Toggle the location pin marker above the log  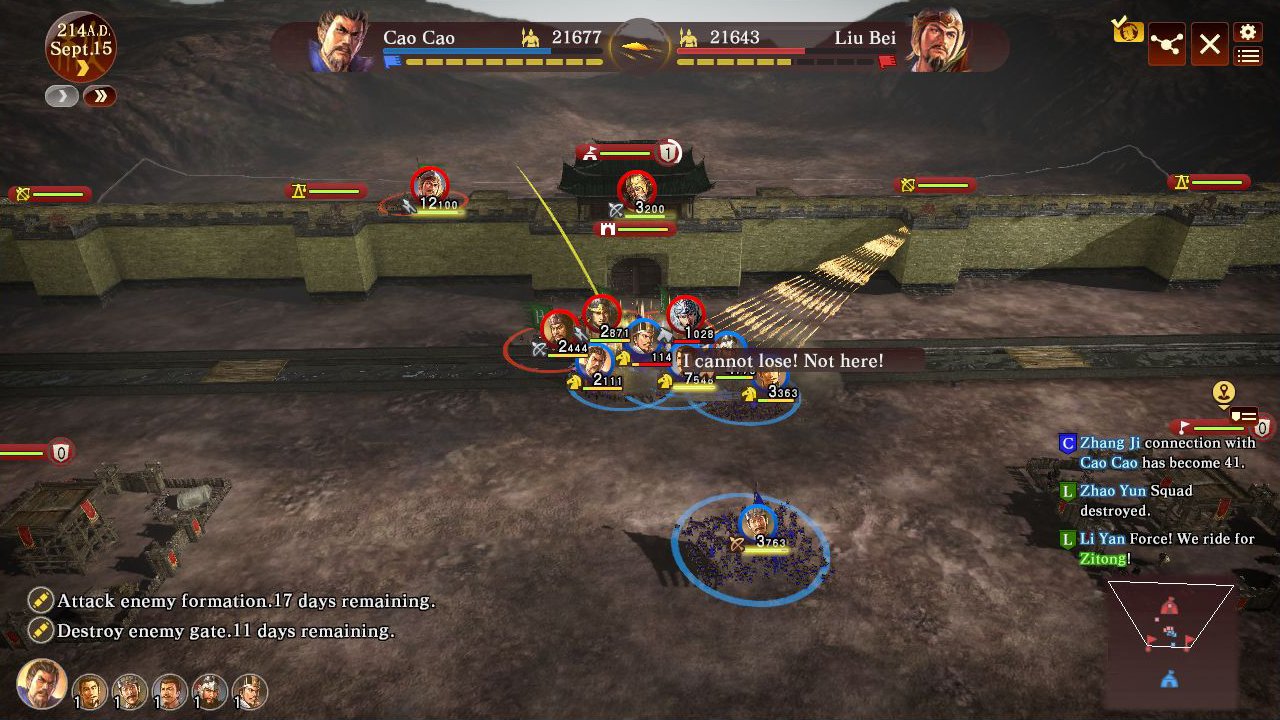click(1223, 391)
